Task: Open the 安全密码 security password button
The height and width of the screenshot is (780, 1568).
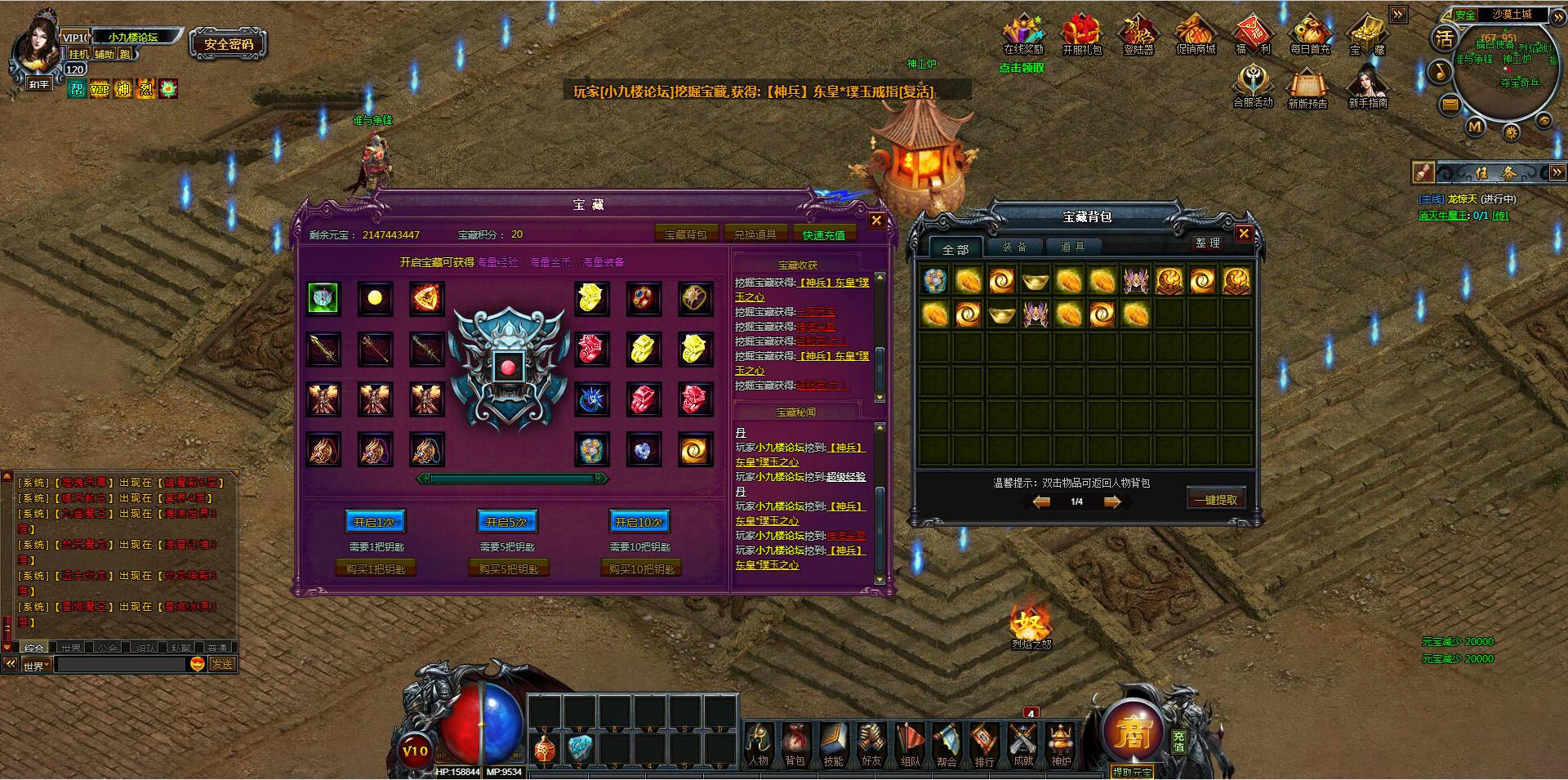Action: tap(229, 44)
